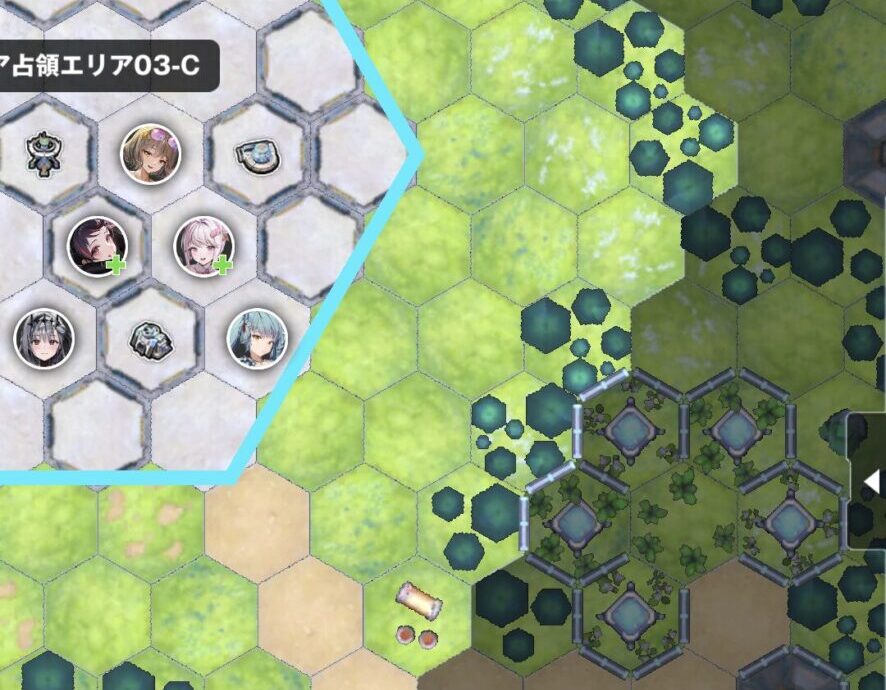Select the antenna tower facility tile

(43, 154)
